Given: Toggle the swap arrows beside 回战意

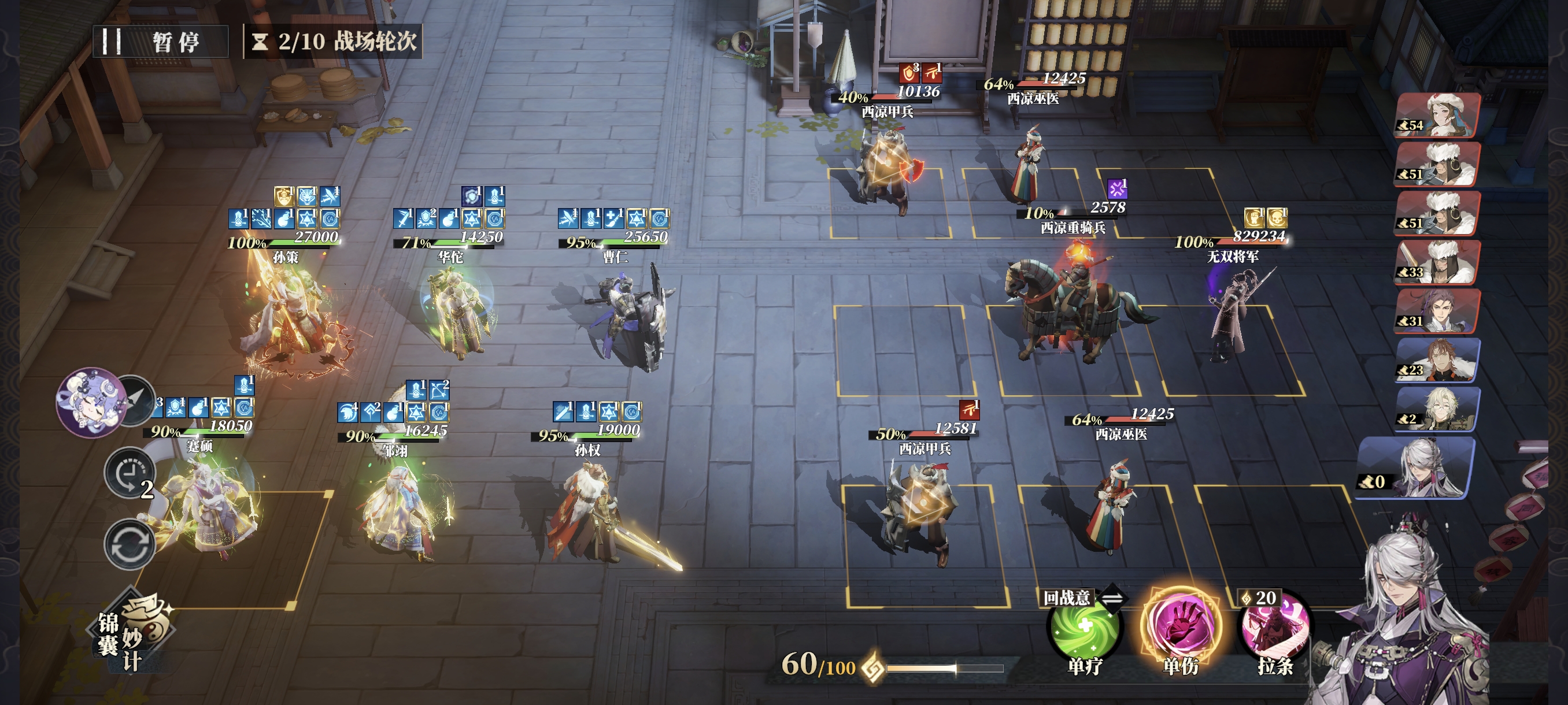Looking at the screenshot, I should (1112, 599).
